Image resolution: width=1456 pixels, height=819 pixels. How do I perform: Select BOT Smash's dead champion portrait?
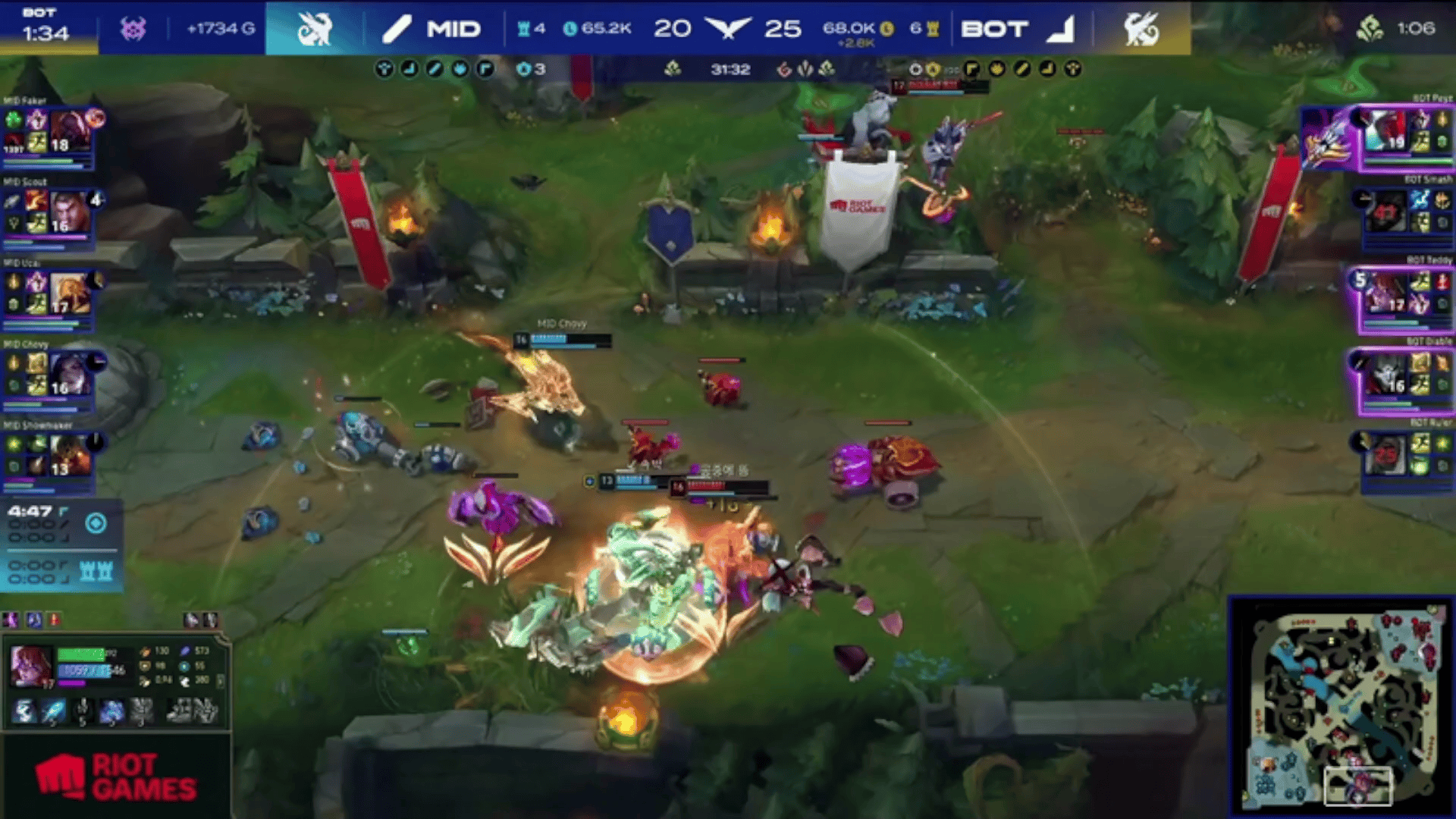pos(1386,212)
